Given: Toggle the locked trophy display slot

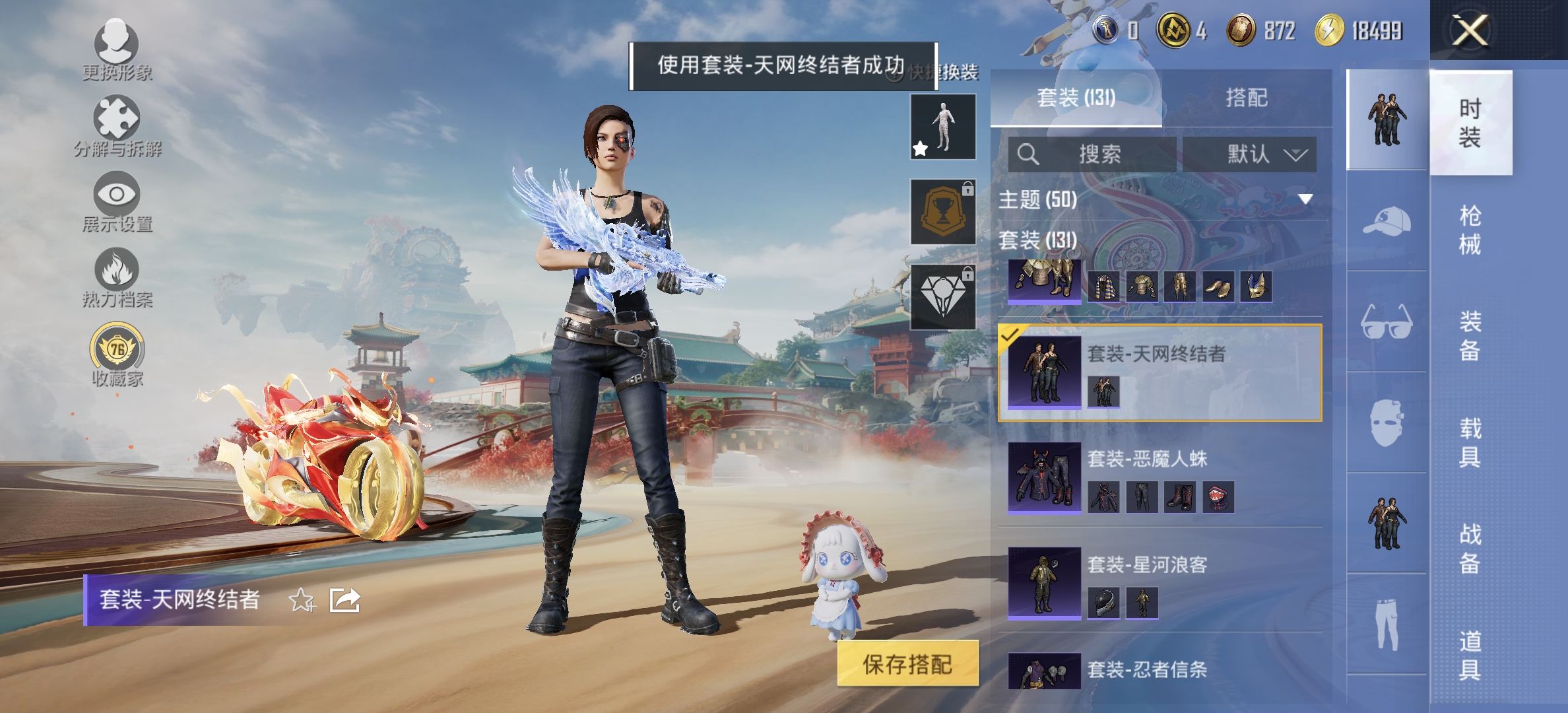Looking at the screenshot, I should [942, 210].
